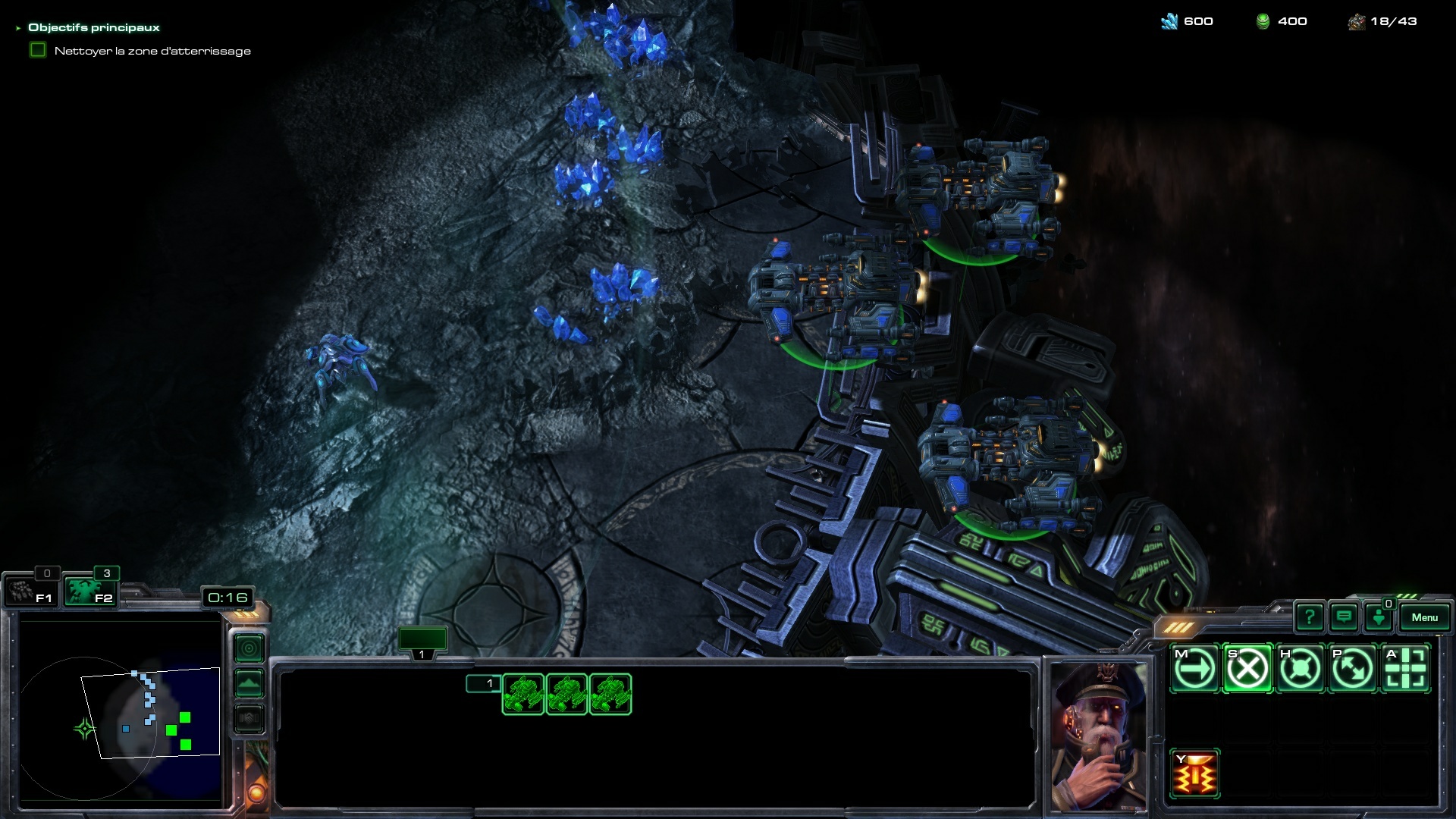Select idle workers with F1 button
Viewport: 1456px width, 819px height.
tap(30, 591)
